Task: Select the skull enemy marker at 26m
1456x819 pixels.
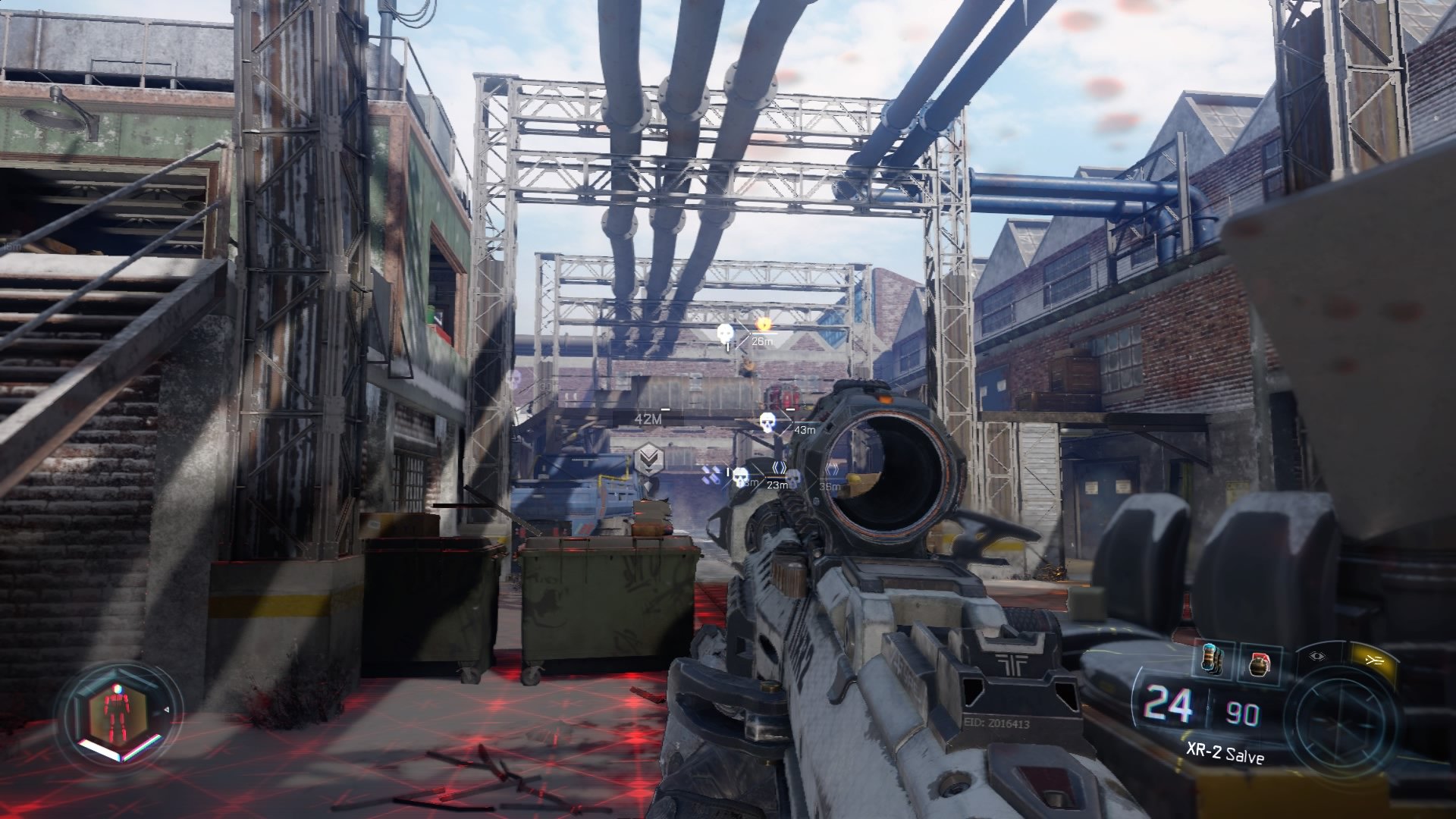Action: point(726,334)
